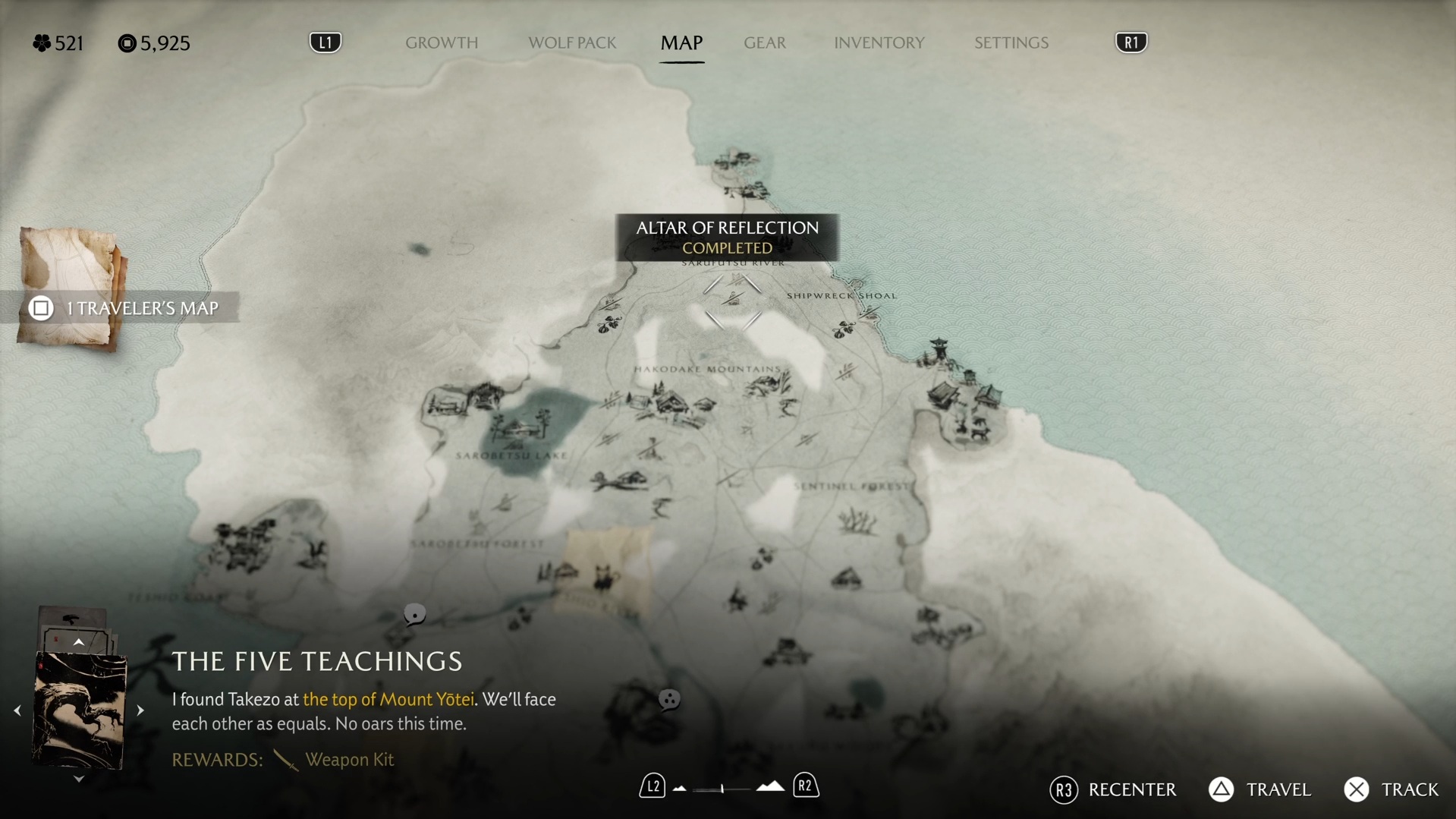Switch to the Settings tab
The height and width of the screenshot is (819, 1456).
pyautogui.click(x=1011, y=43)
